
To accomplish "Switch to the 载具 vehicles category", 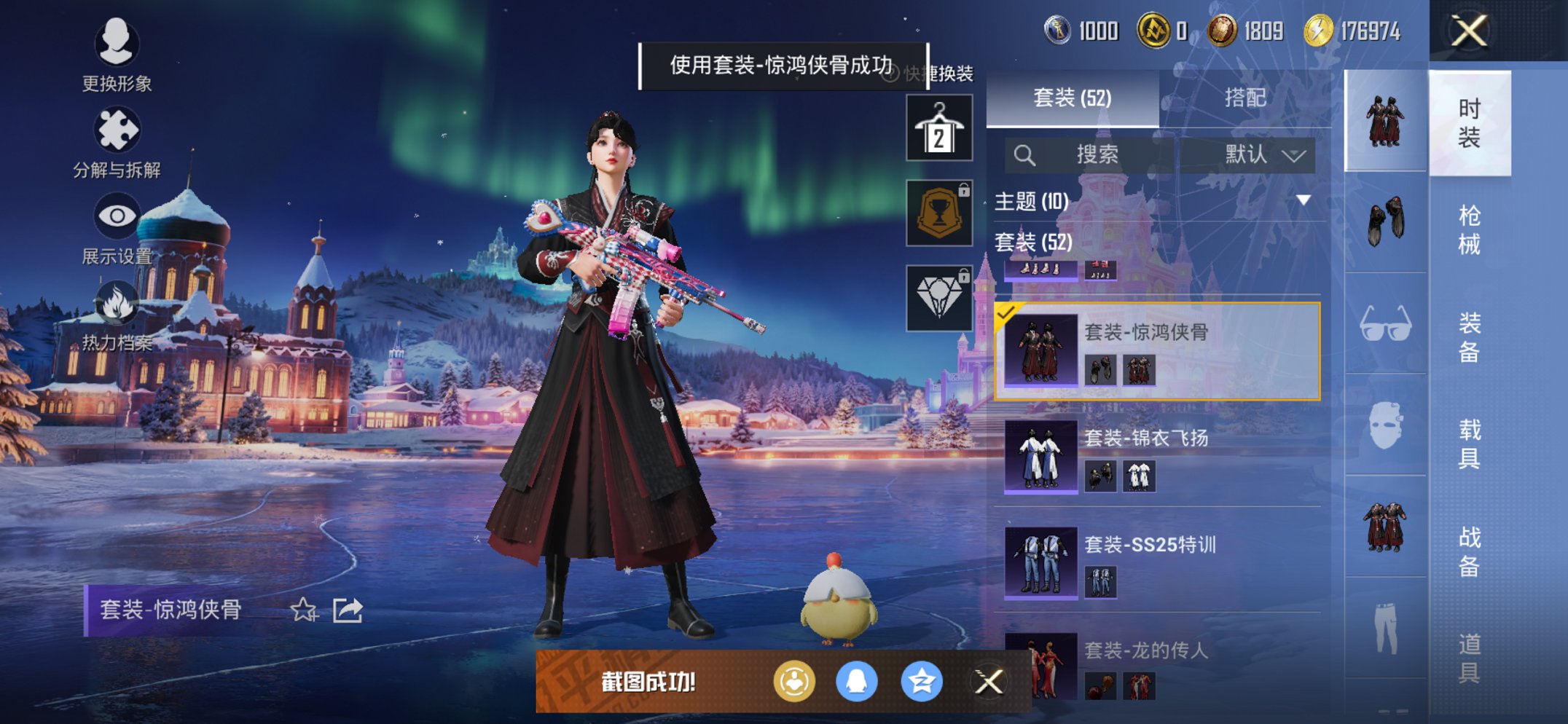I will 1469,443.
